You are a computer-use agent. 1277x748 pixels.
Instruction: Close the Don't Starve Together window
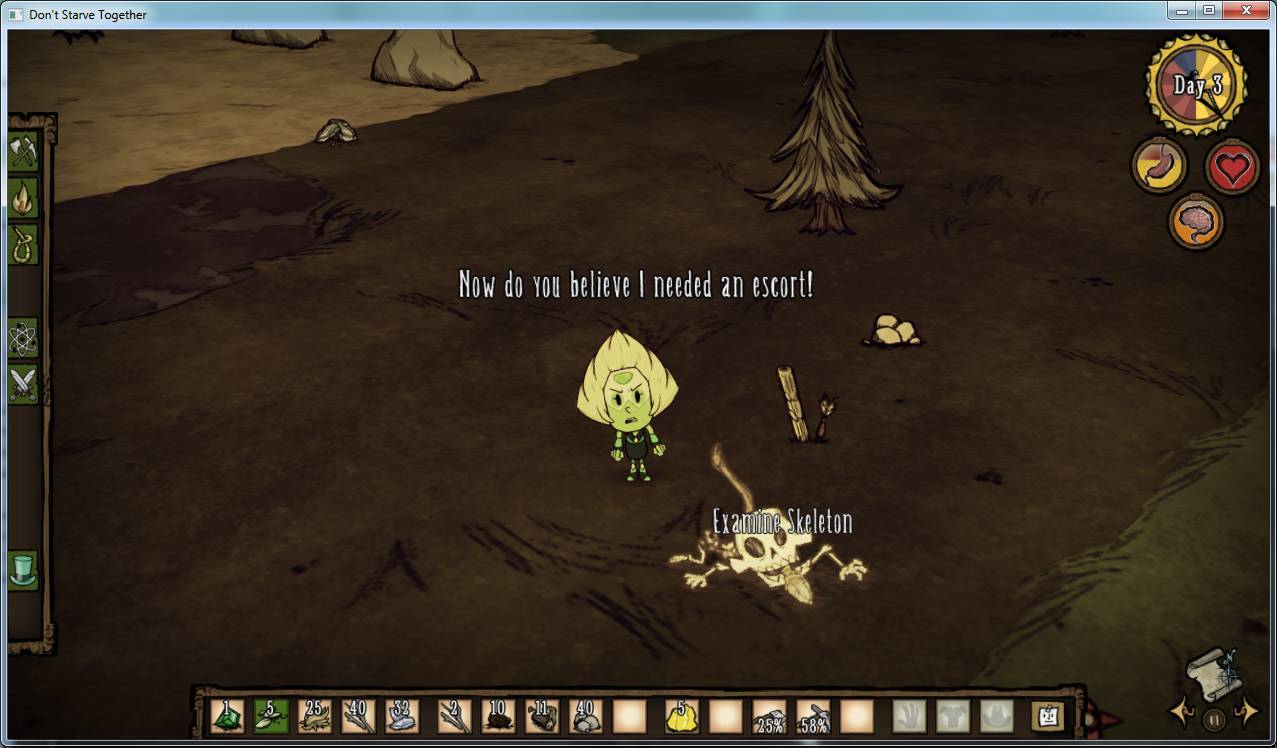(x=1245, y=10)
